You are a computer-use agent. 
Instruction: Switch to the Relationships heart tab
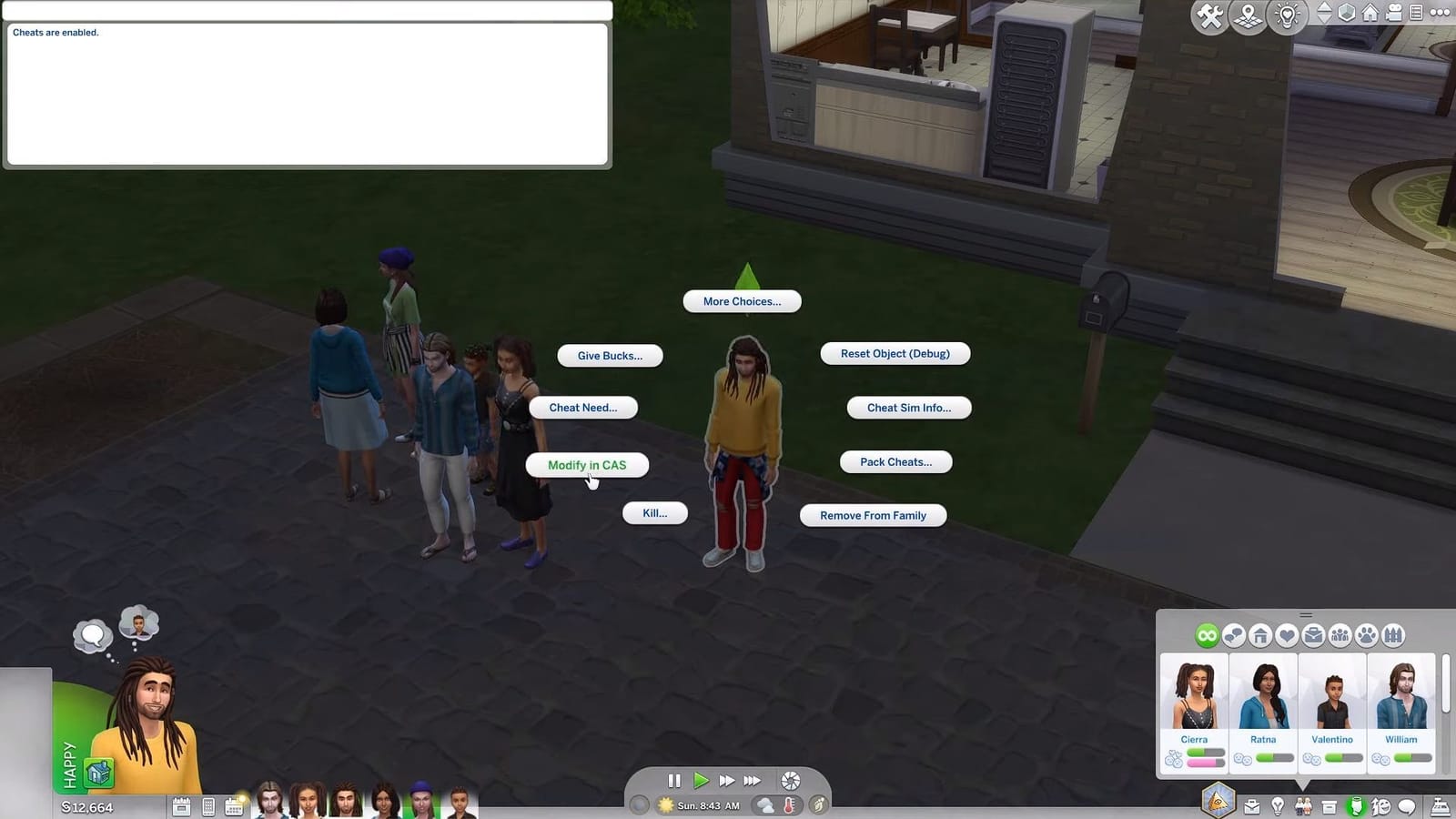point(1287,635)
